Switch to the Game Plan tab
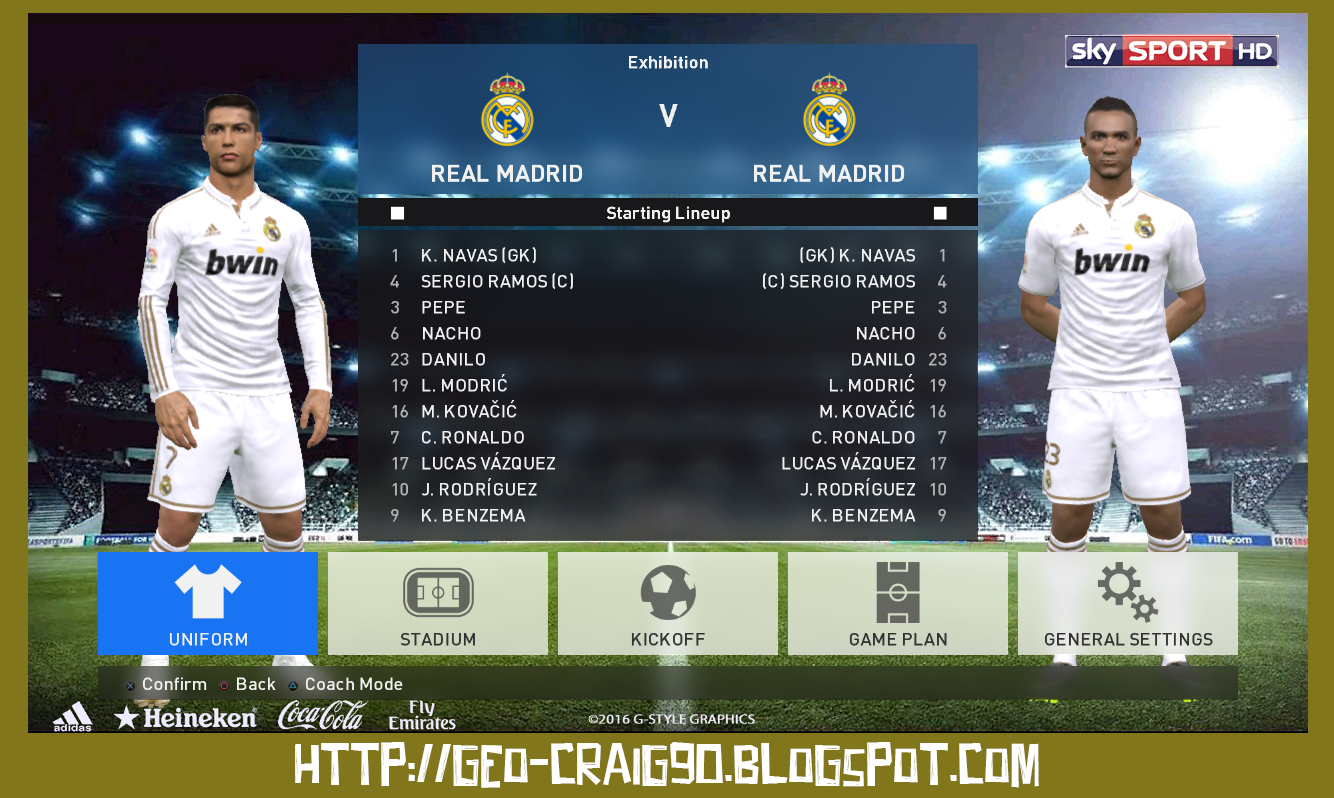This screenshot has height=798, width=1334. [897, 590]
